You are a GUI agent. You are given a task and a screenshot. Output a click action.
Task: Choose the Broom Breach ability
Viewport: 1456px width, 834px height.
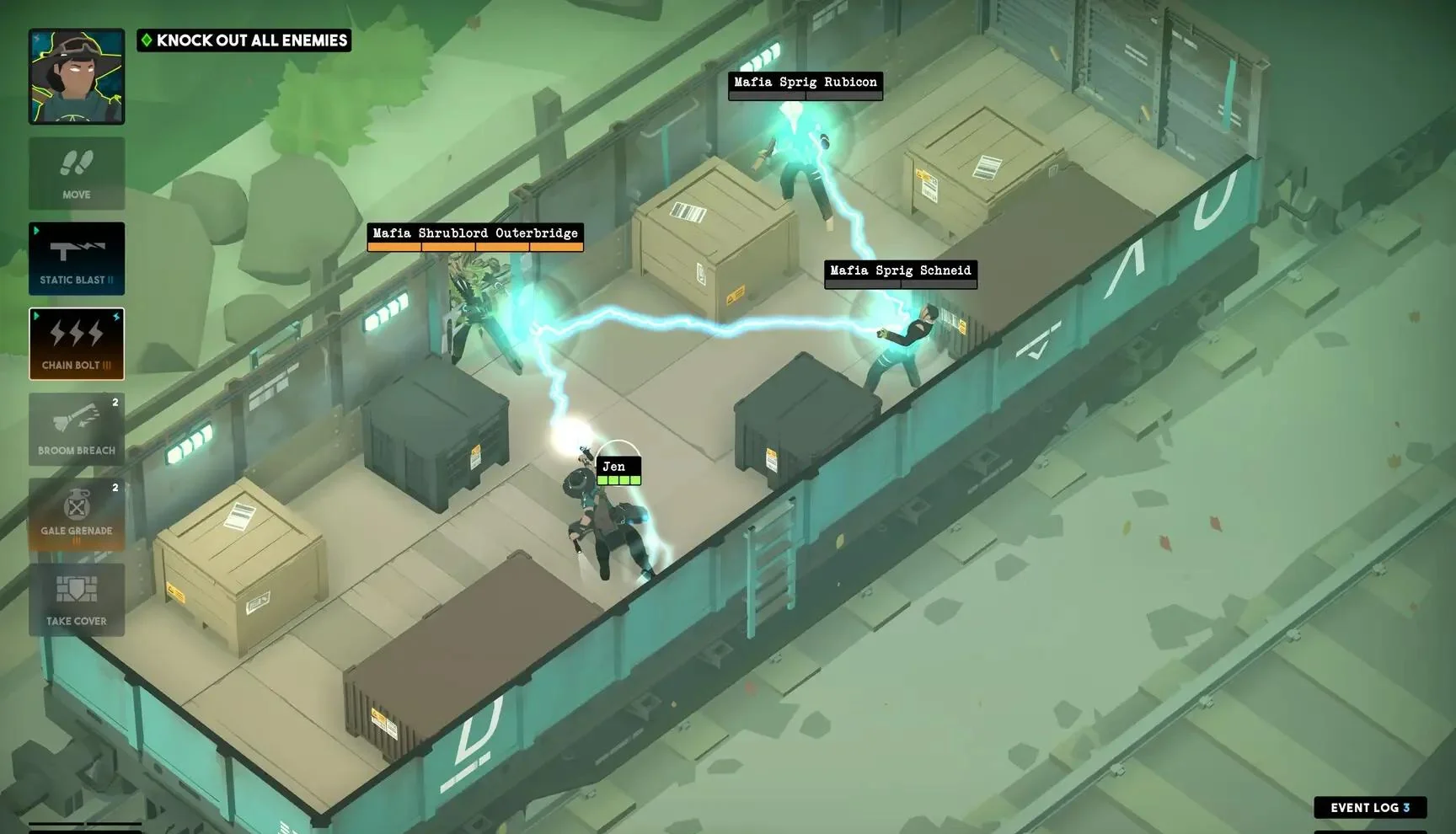click(x=77, y=430)
